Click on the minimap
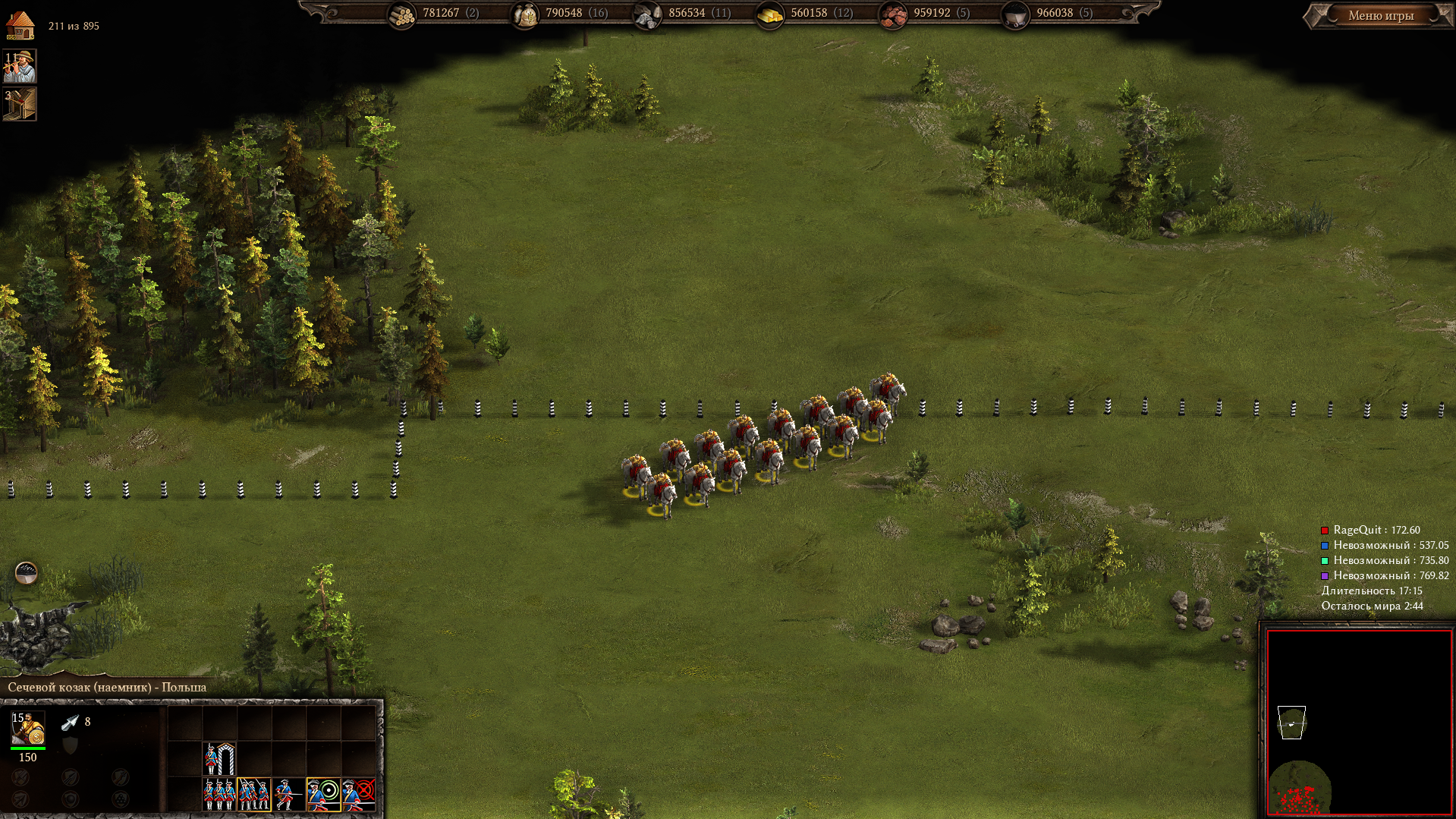The width and height of the screenshot is (1456, 819). coord(1358,721)
